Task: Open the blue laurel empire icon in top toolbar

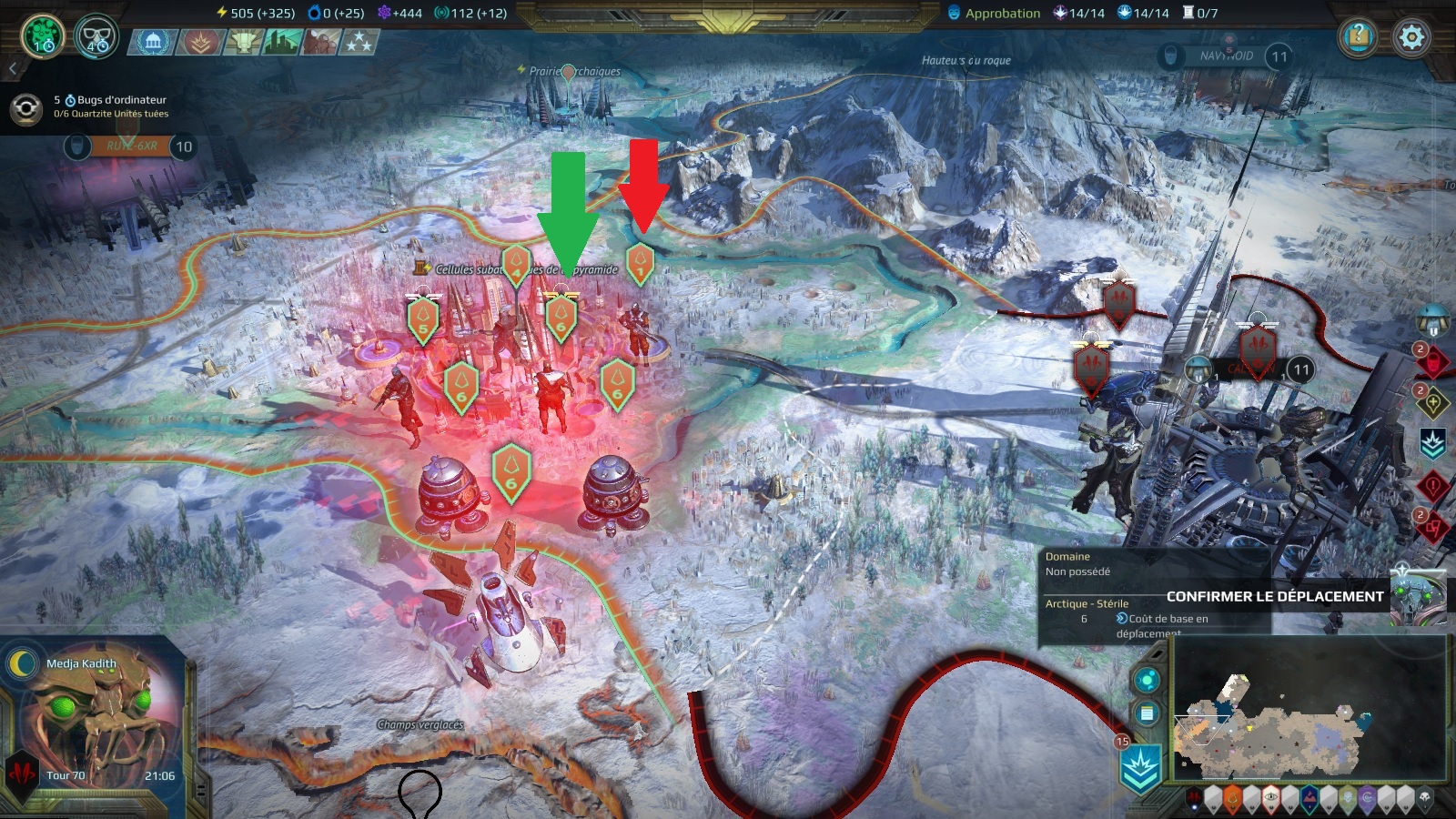Action: tap(152, 41)
